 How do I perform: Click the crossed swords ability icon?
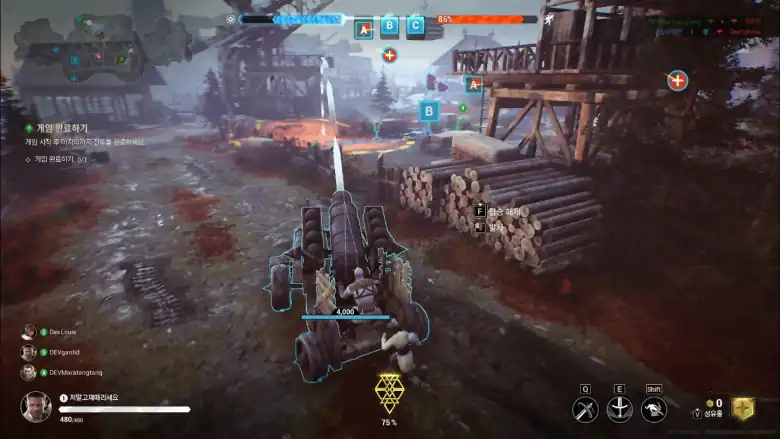coord(585,409)
